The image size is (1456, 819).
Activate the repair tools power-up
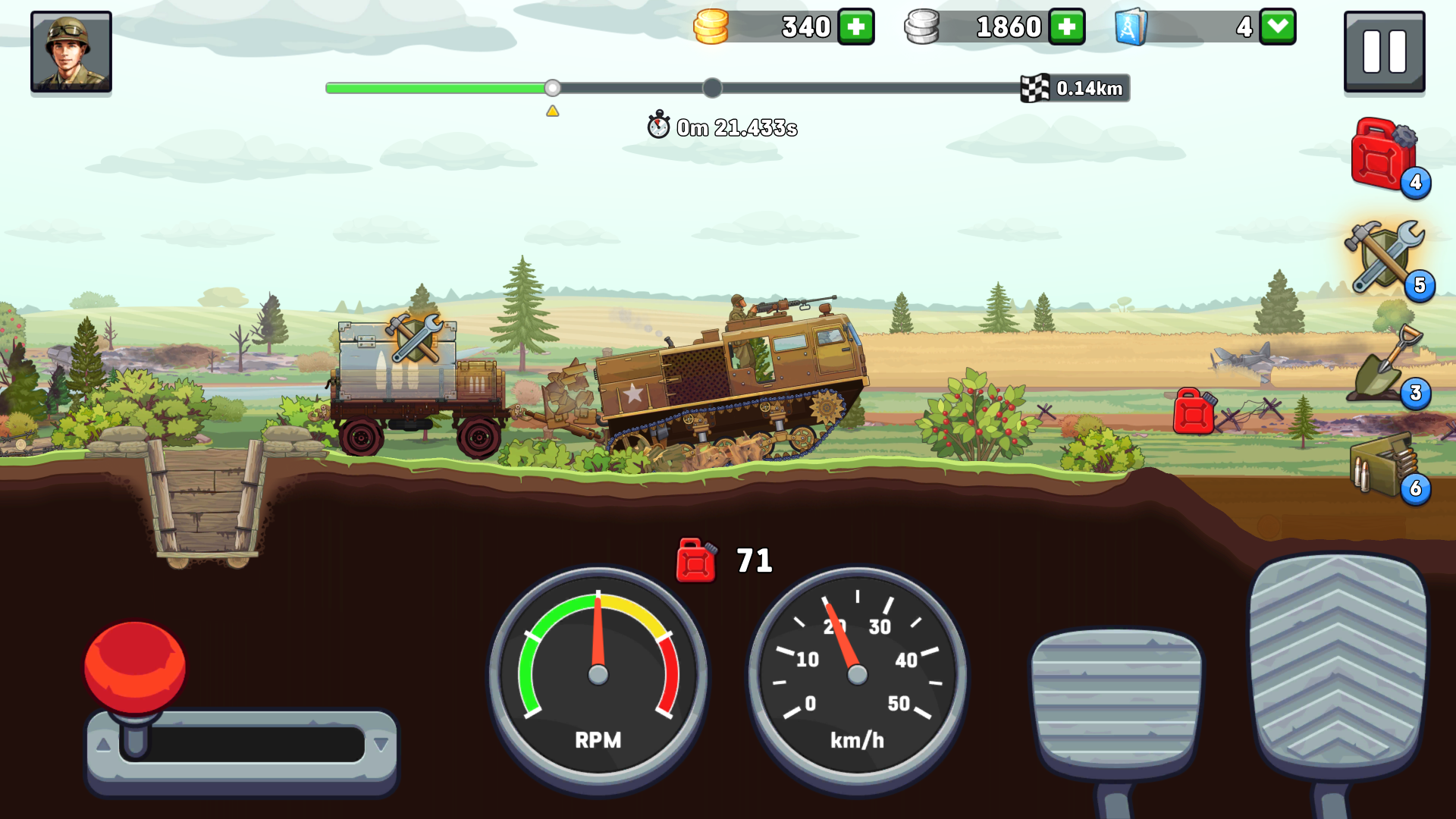coord(1385,262)
